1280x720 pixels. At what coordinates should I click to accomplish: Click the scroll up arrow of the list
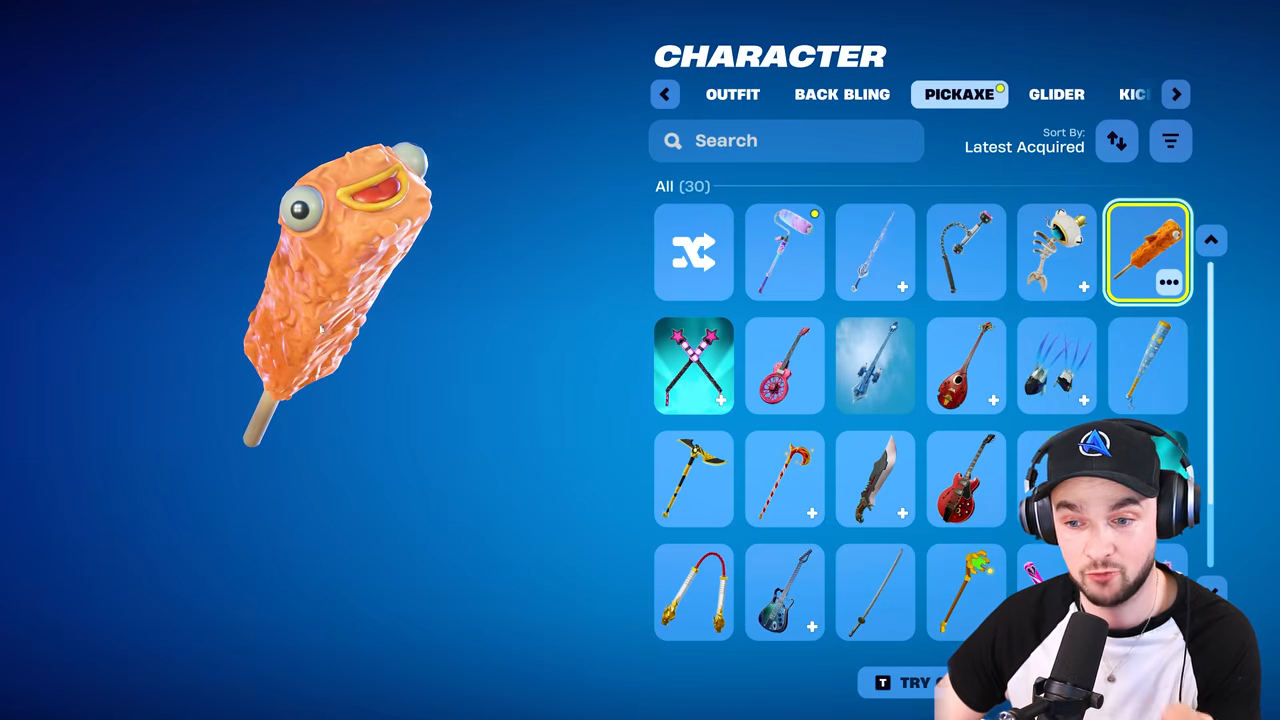[1210, 240]
